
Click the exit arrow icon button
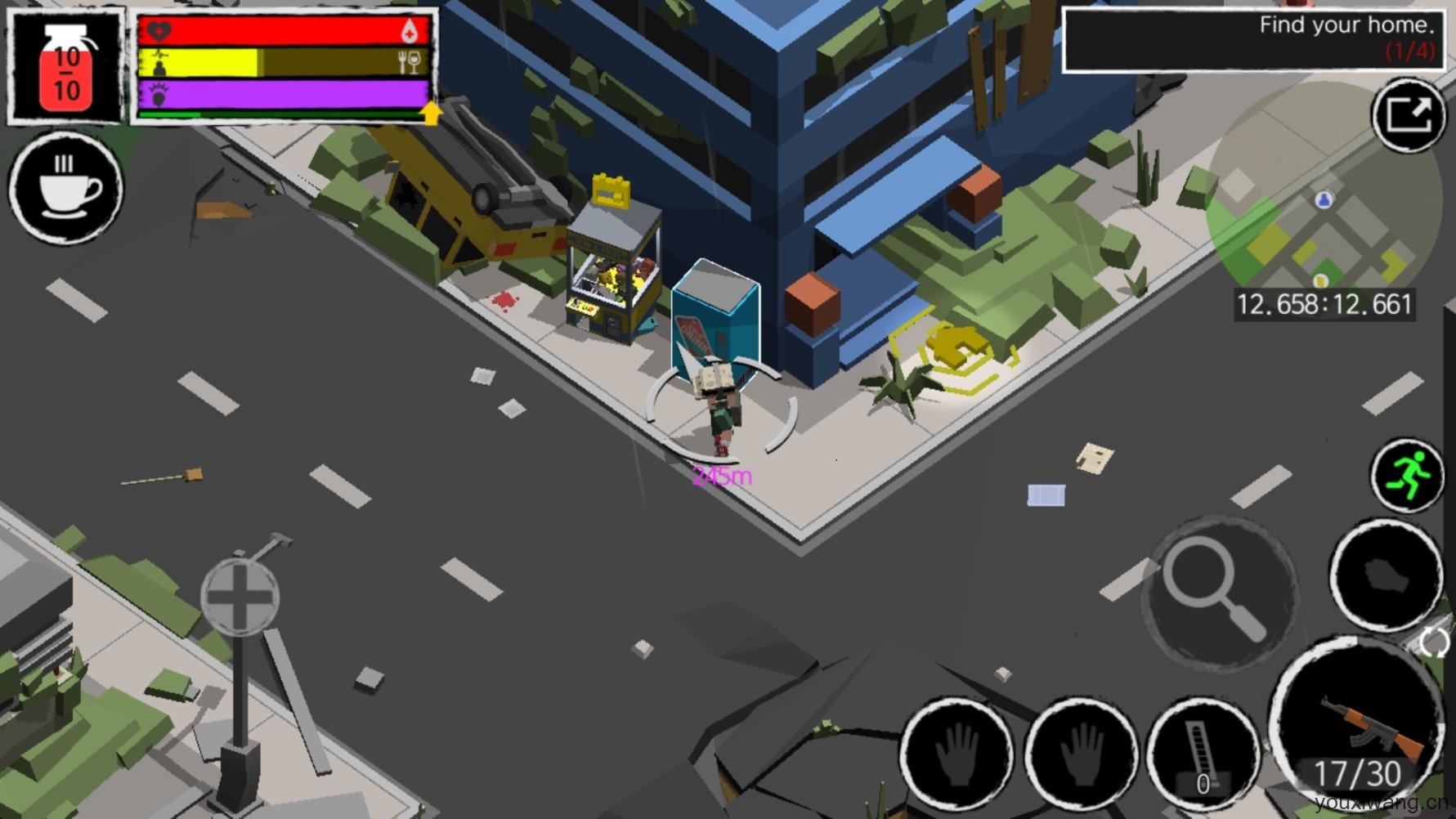coord(1408,116)
